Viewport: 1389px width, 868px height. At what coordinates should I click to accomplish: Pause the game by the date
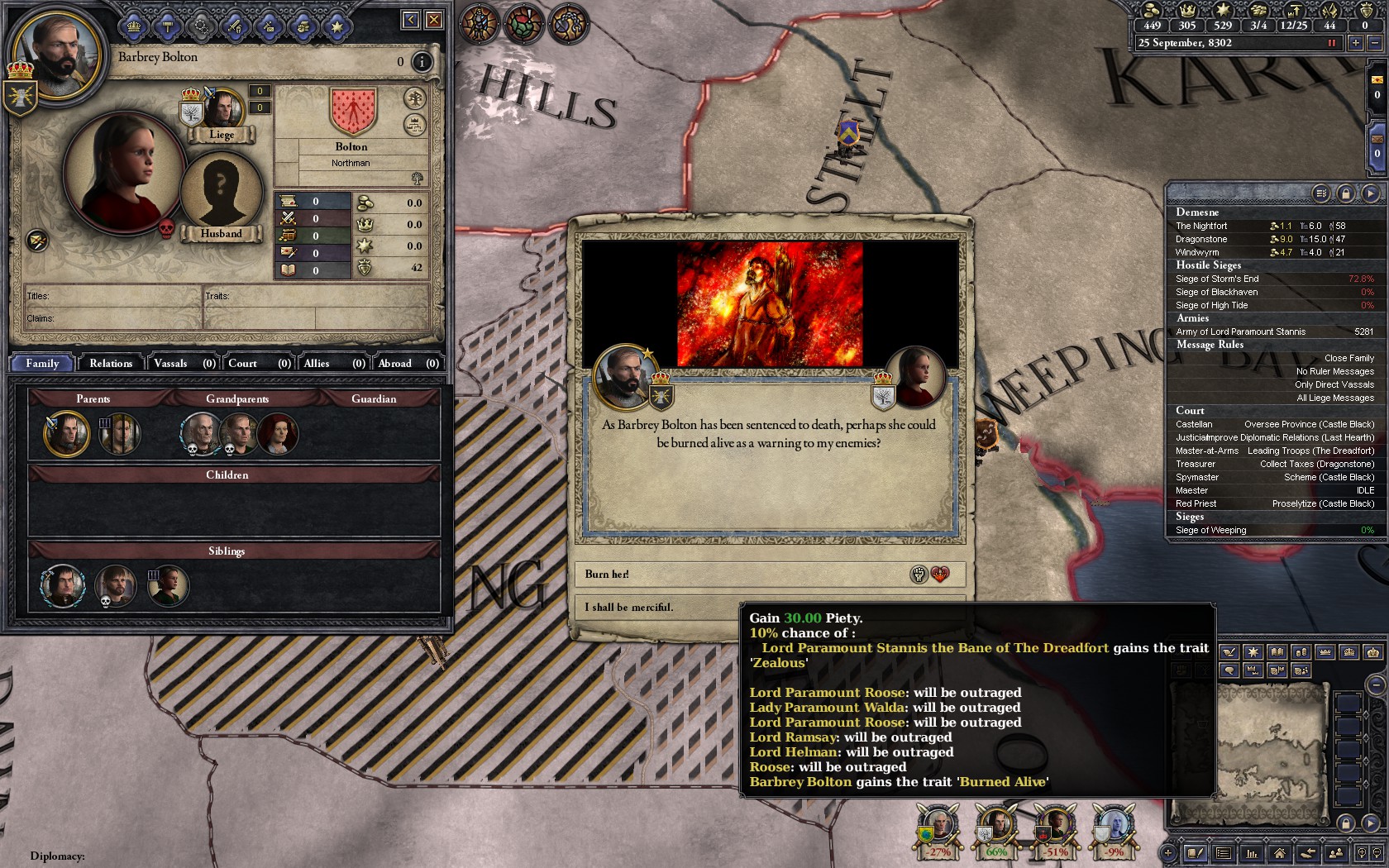click(1331, 43)
